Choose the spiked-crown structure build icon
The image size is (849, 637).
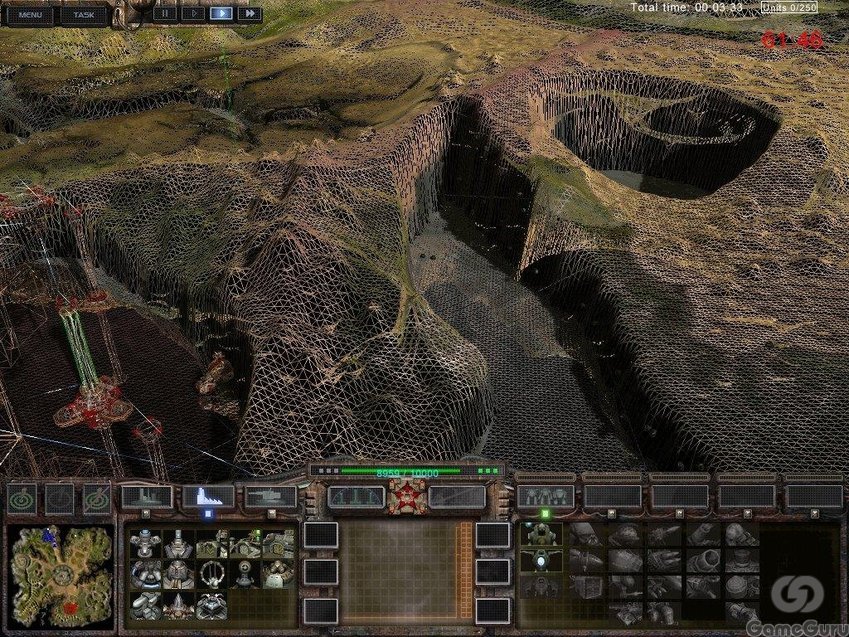click(x=178, y=605)
